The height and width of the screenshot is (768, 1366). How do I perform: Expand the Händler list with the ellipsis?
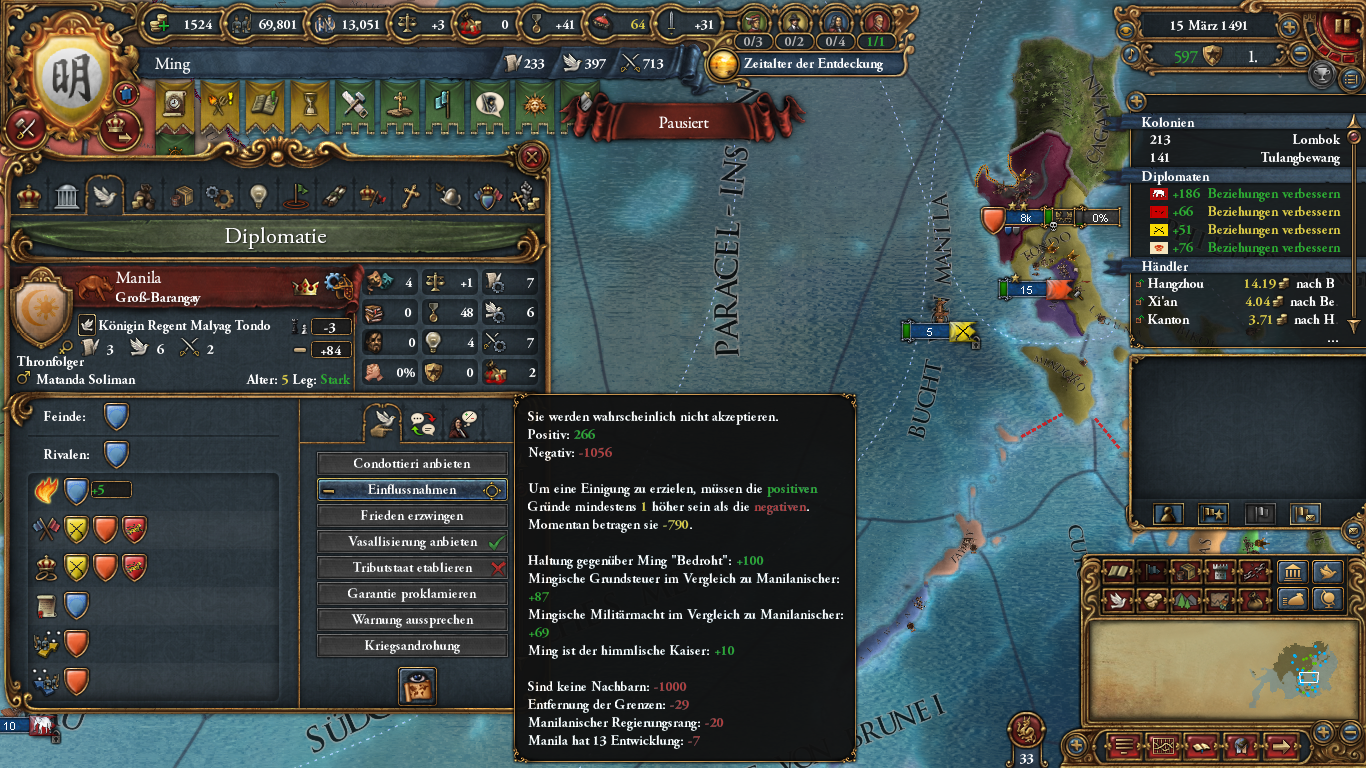tap(1331, 340)
